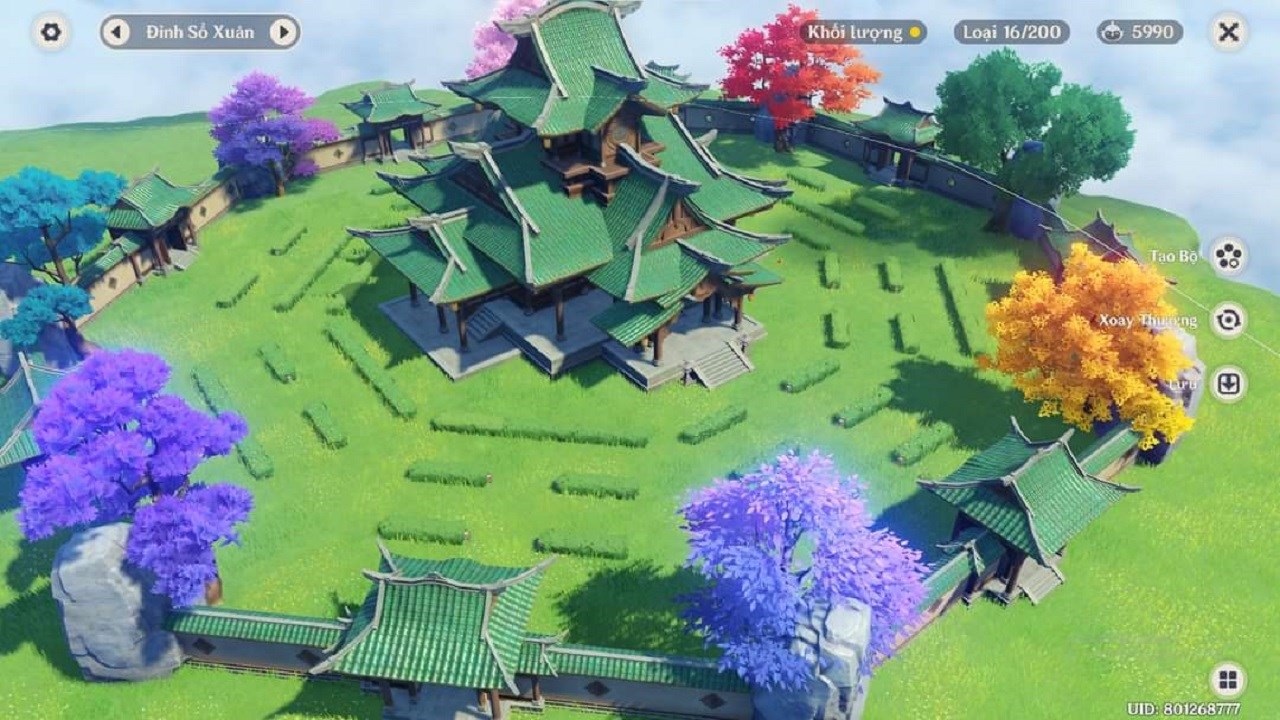1280x720 pixels.
Task: Open the Tạo Bộ furnishing set tool
Action: 1228,256
